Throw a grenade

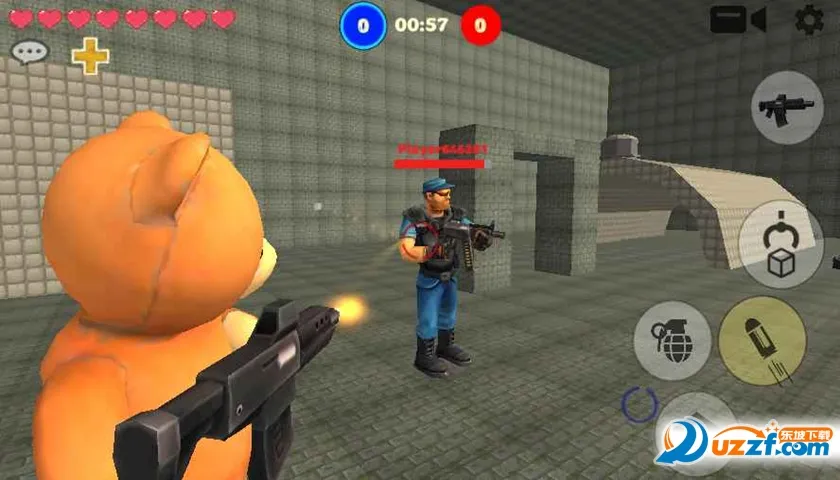click(x=672, y=340)
